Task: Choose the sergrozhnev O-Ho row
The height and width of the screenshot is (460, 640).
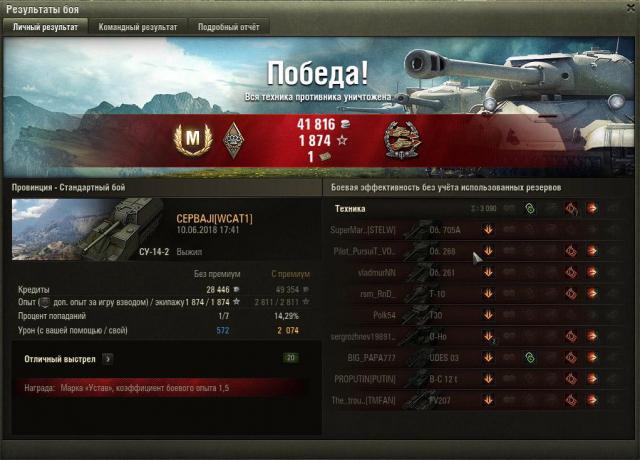Action: [x=470, y=336]
